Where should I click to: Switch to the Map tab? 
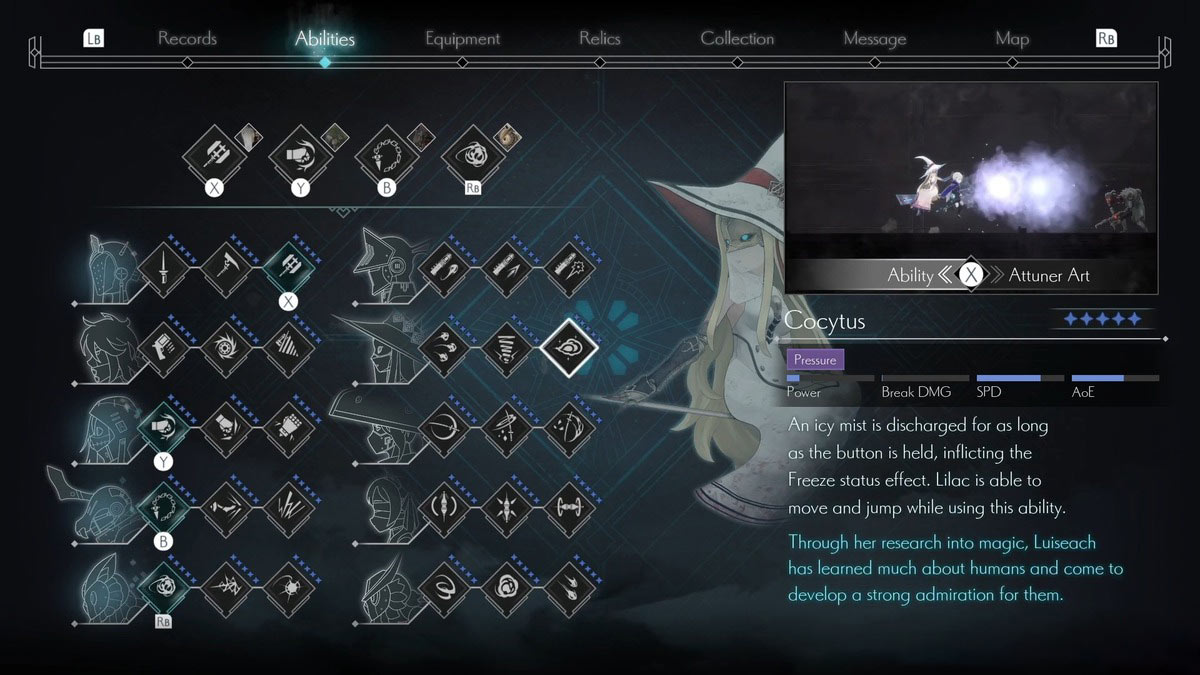click(1012, 39)
